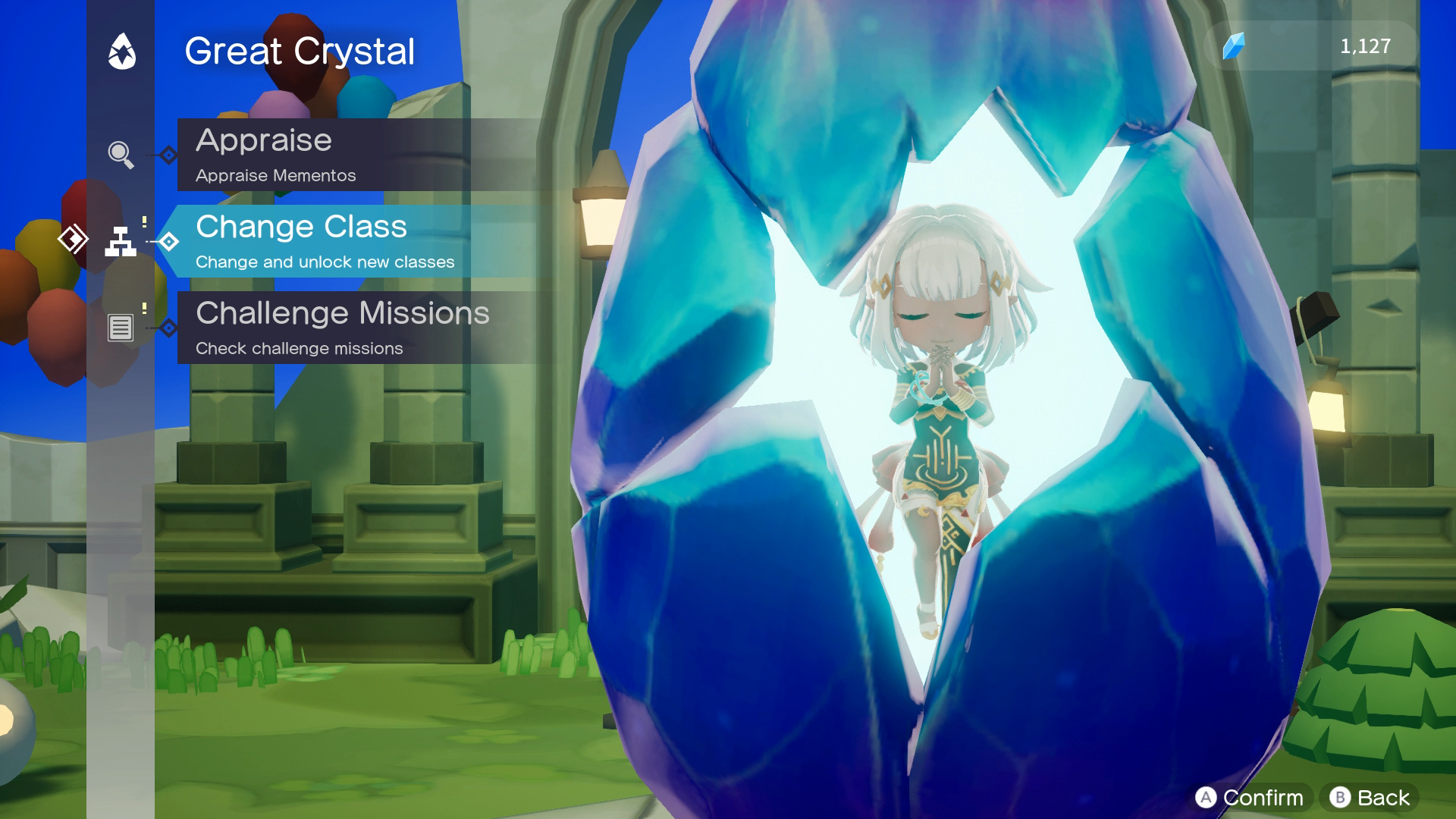Click the Confirm button
1456x819 pixels.
coord(1250,797)
